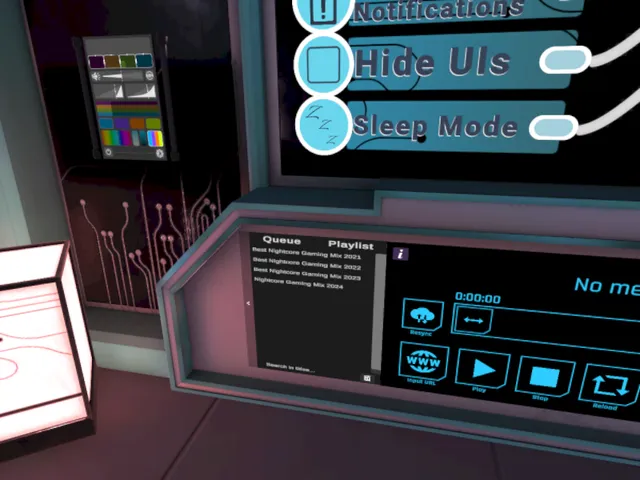Click the double-arrow seek handle

pos(472,321)
